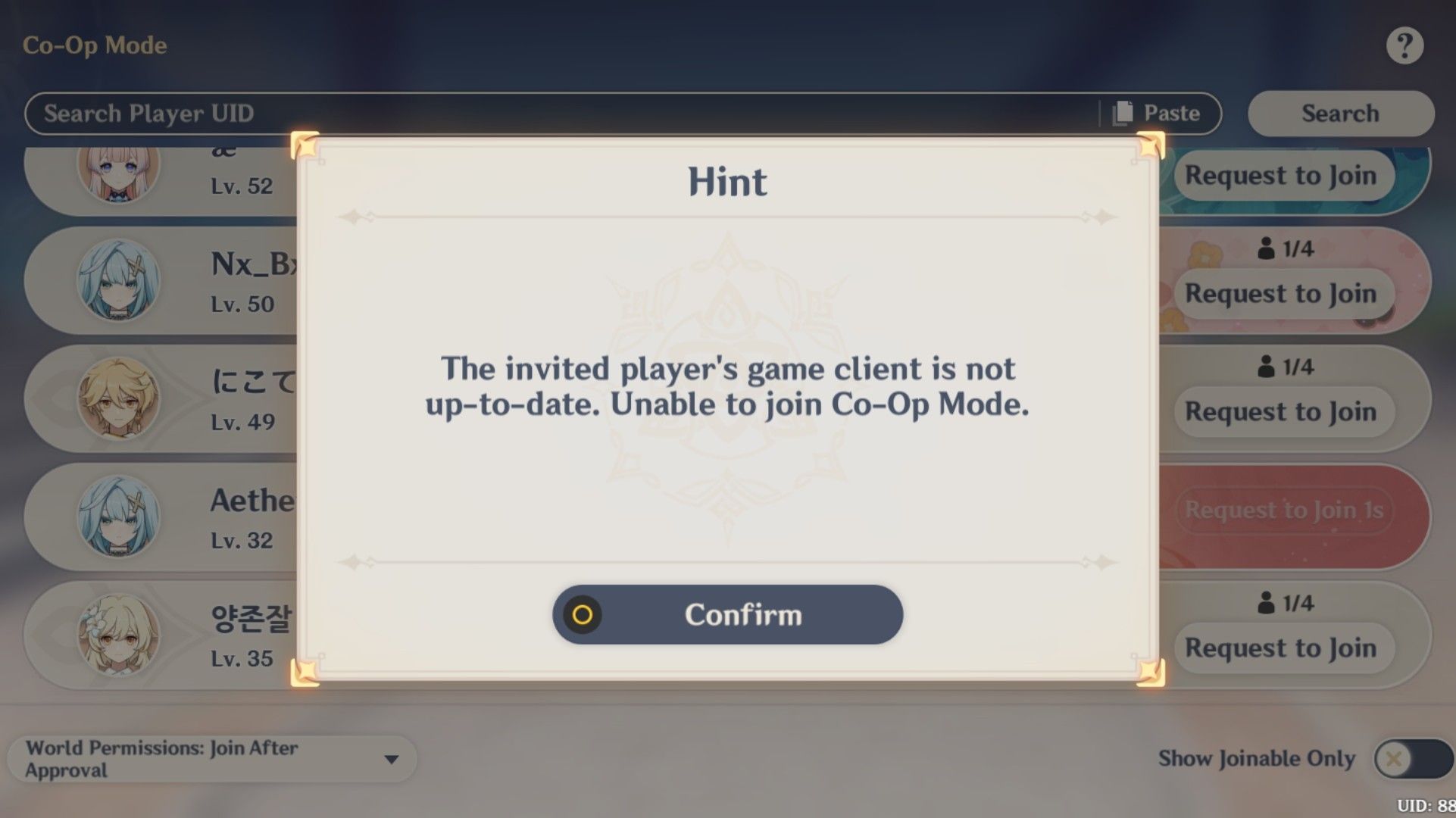Request to join にこて's world
Viewport: 1456px width, 818px height.
coord(1283,411)
